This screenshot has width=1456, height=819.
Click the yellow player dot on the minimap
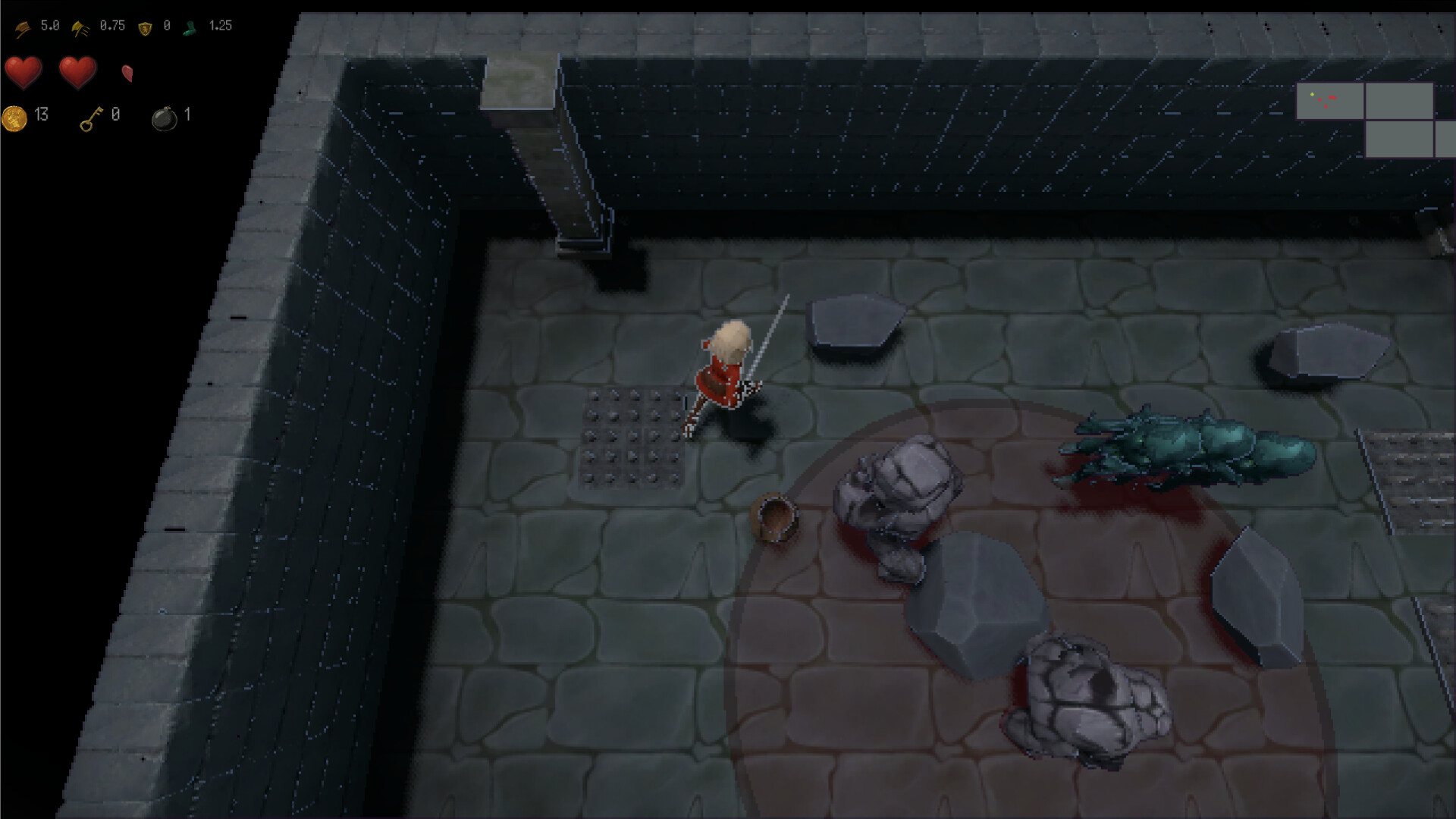[1312, 94]
